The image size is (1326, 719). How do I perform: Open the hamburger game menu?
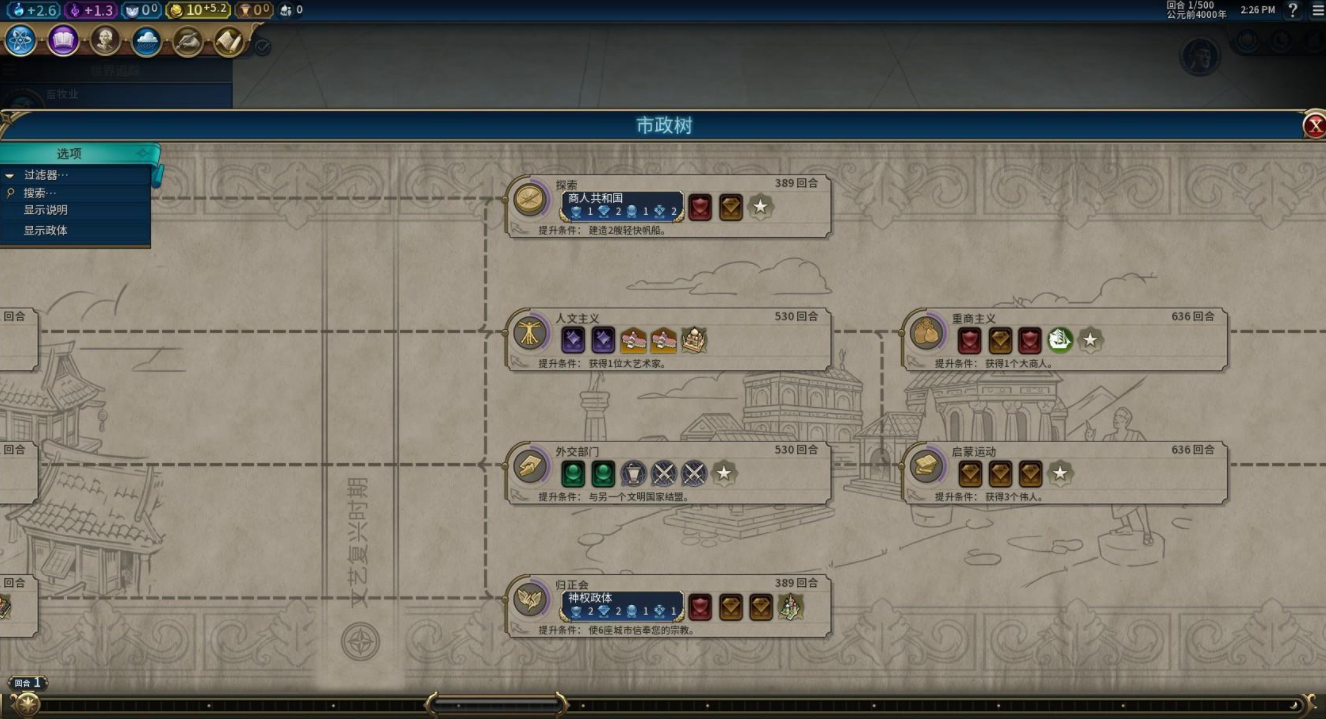(x=1316, y=10)
